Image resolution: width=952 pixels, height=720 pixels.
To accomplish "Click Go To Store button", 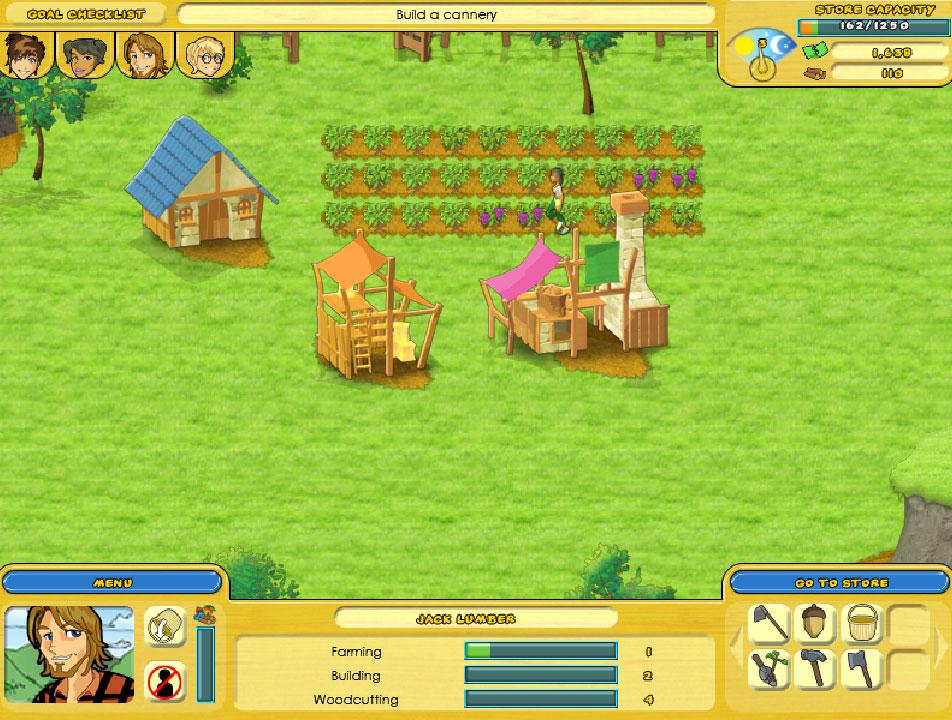I will click(x=840, y=582).
